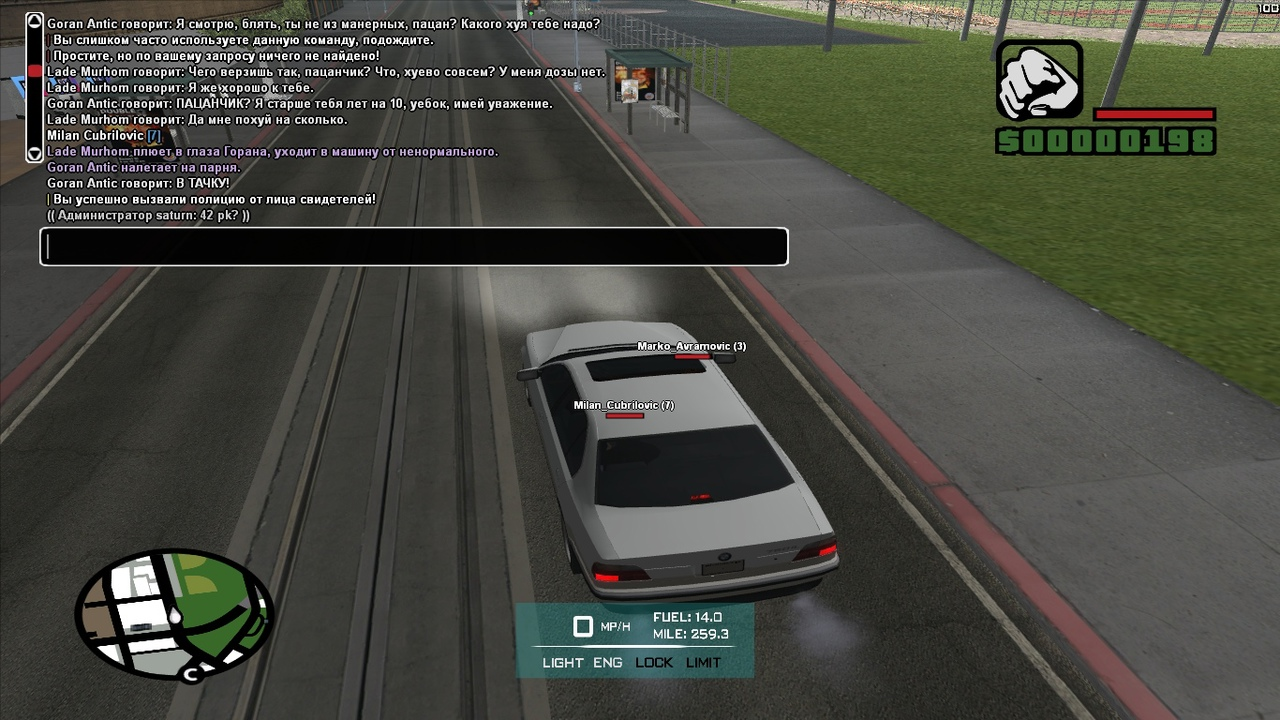Click the chat scrollbar down arrow
The image size is (1280, 720).
click(x=34, y=154)
